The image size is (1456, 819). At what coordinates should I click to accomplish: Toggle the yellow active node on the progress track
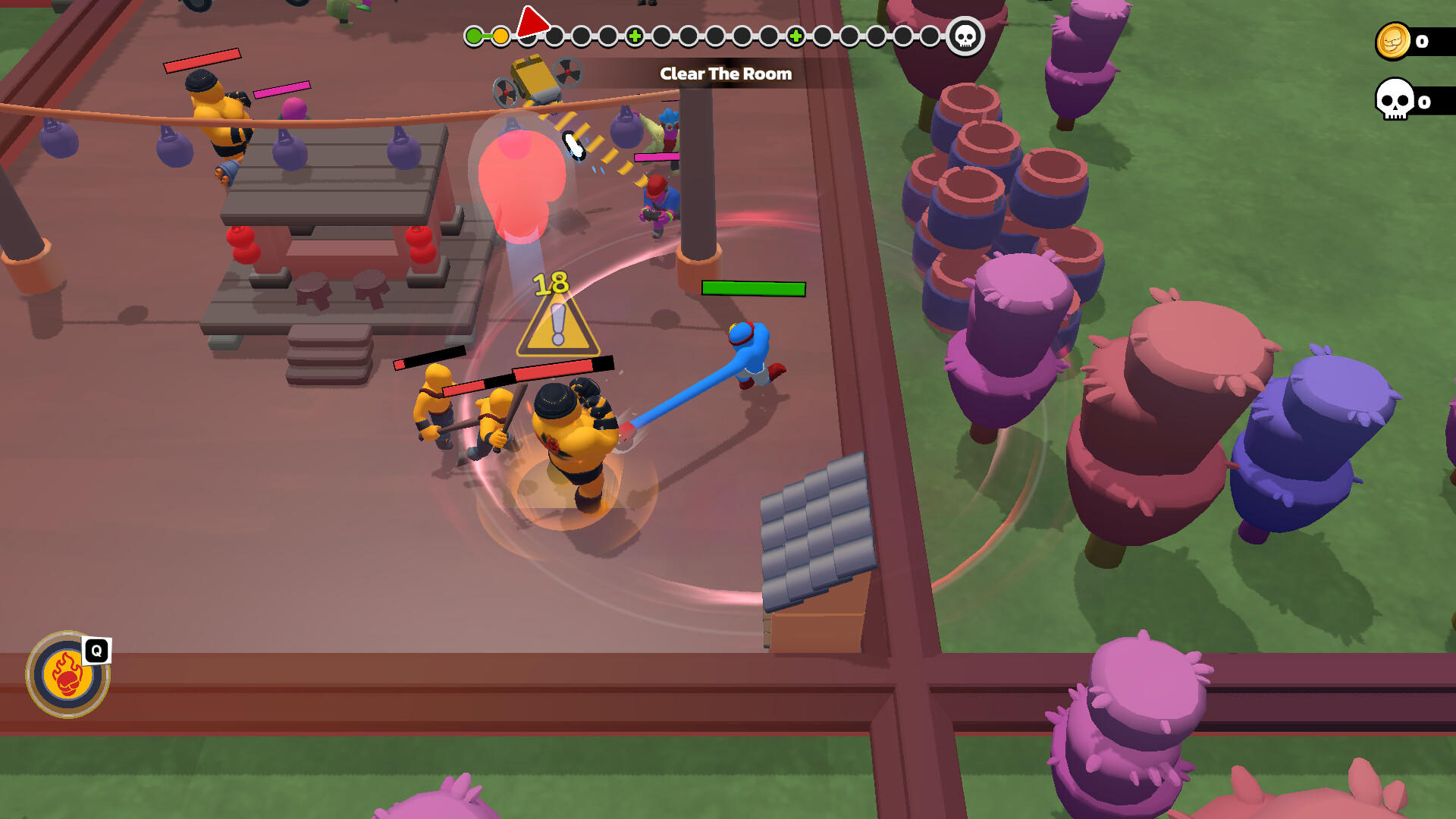tap(500, 35)
